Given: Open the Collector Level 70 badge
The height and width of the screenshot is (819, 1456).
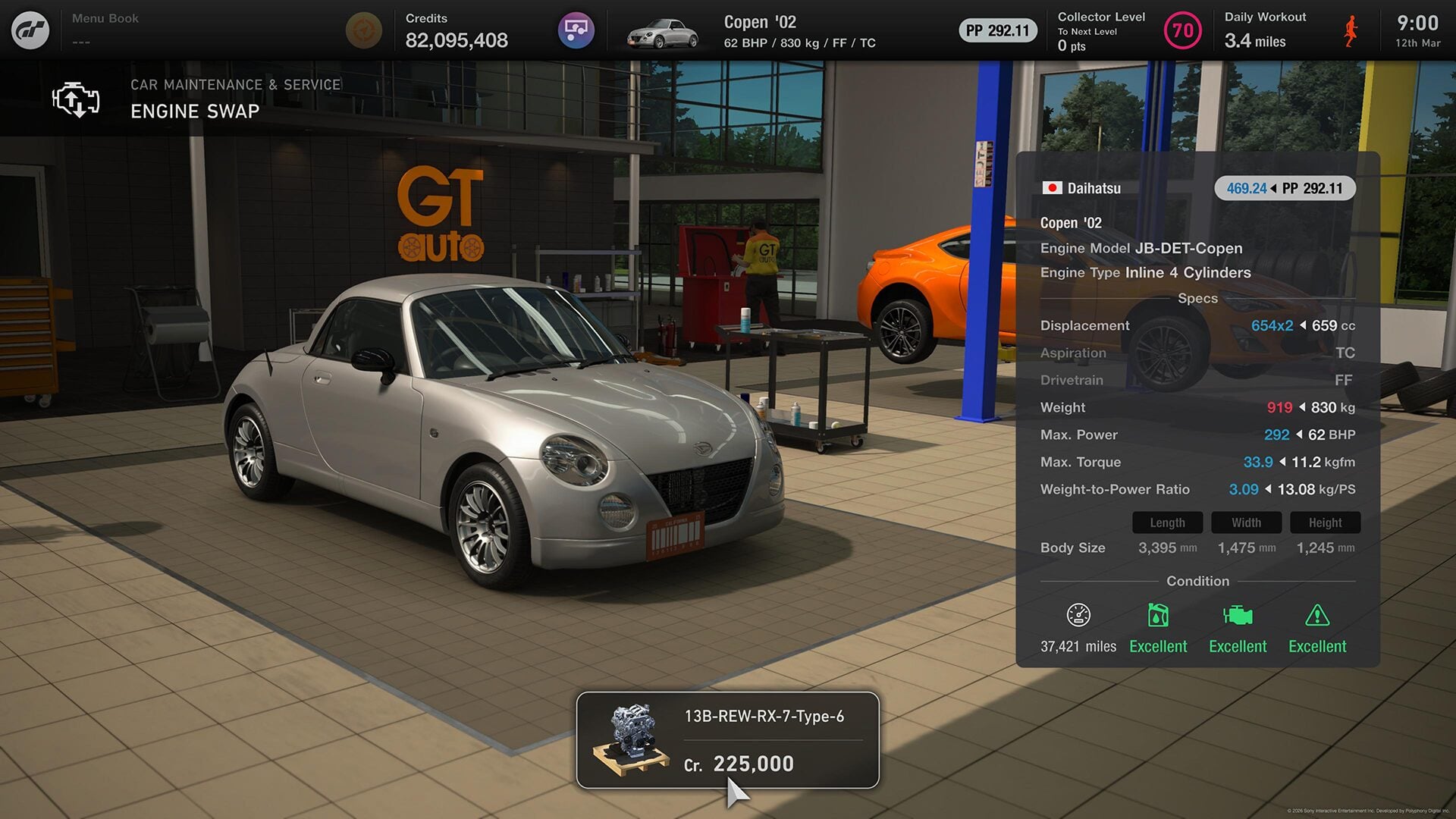Looking at the screenshot, I should [x=1182, y=30].
